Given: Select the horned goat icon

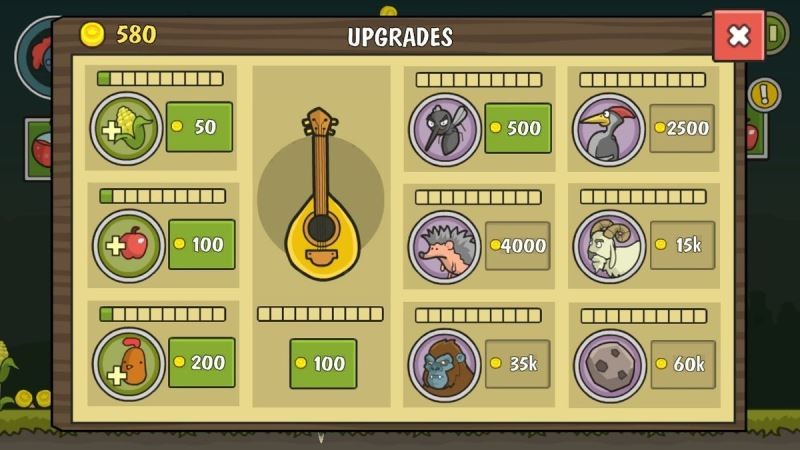Looking at the screenshot, I should click(609, 246).
